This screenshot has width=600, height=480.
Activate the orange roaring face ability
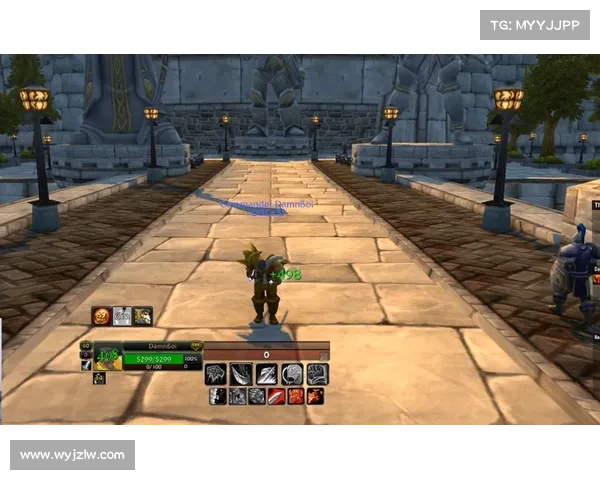point(296,396)
